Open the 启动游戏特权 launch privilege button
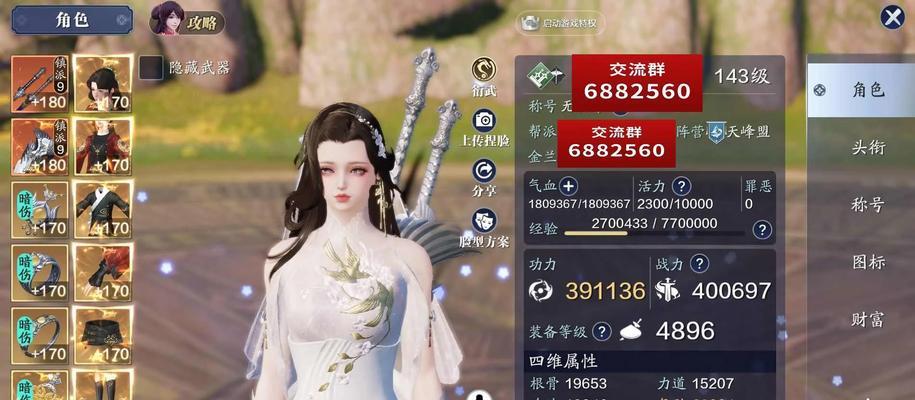The height and width of the screenshot is (400, 915). 561,22
